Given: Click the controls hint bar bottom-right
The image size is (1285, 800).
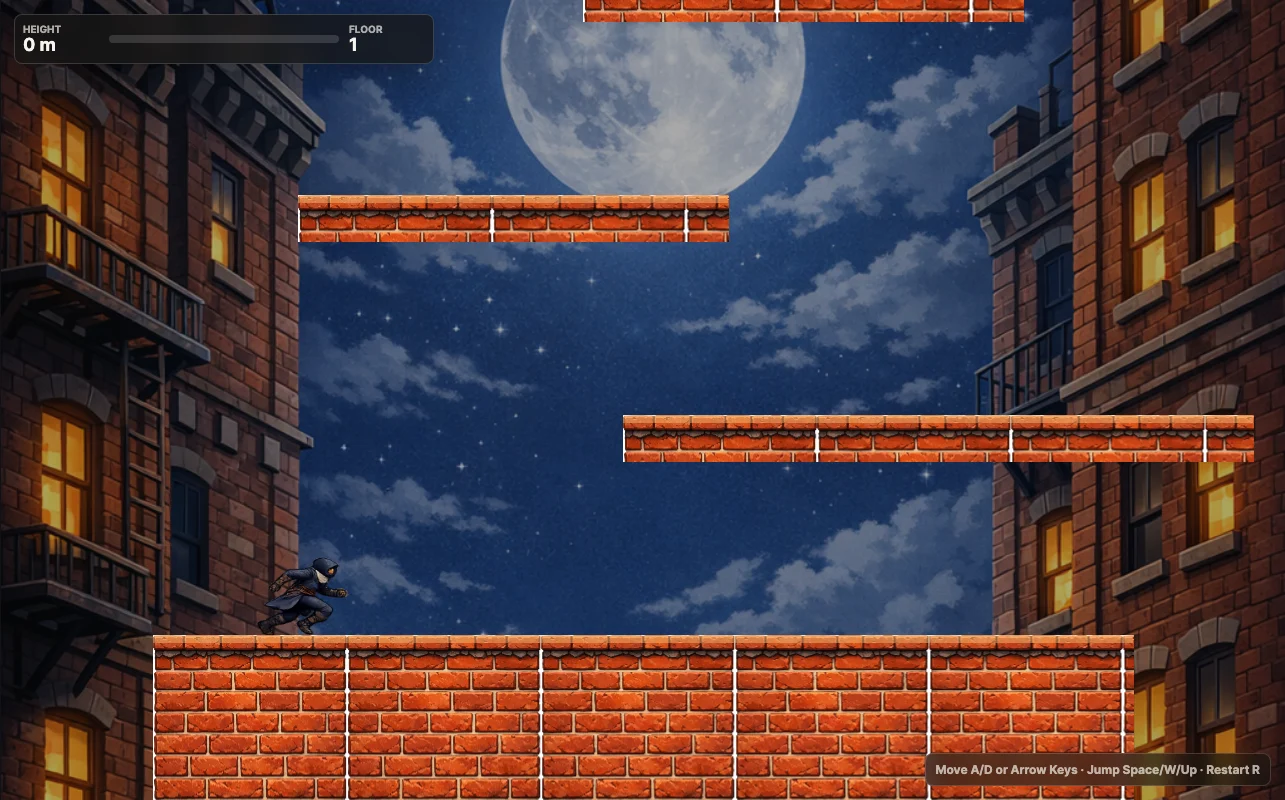Looking at the screenshot, I should pos(1097,770).
